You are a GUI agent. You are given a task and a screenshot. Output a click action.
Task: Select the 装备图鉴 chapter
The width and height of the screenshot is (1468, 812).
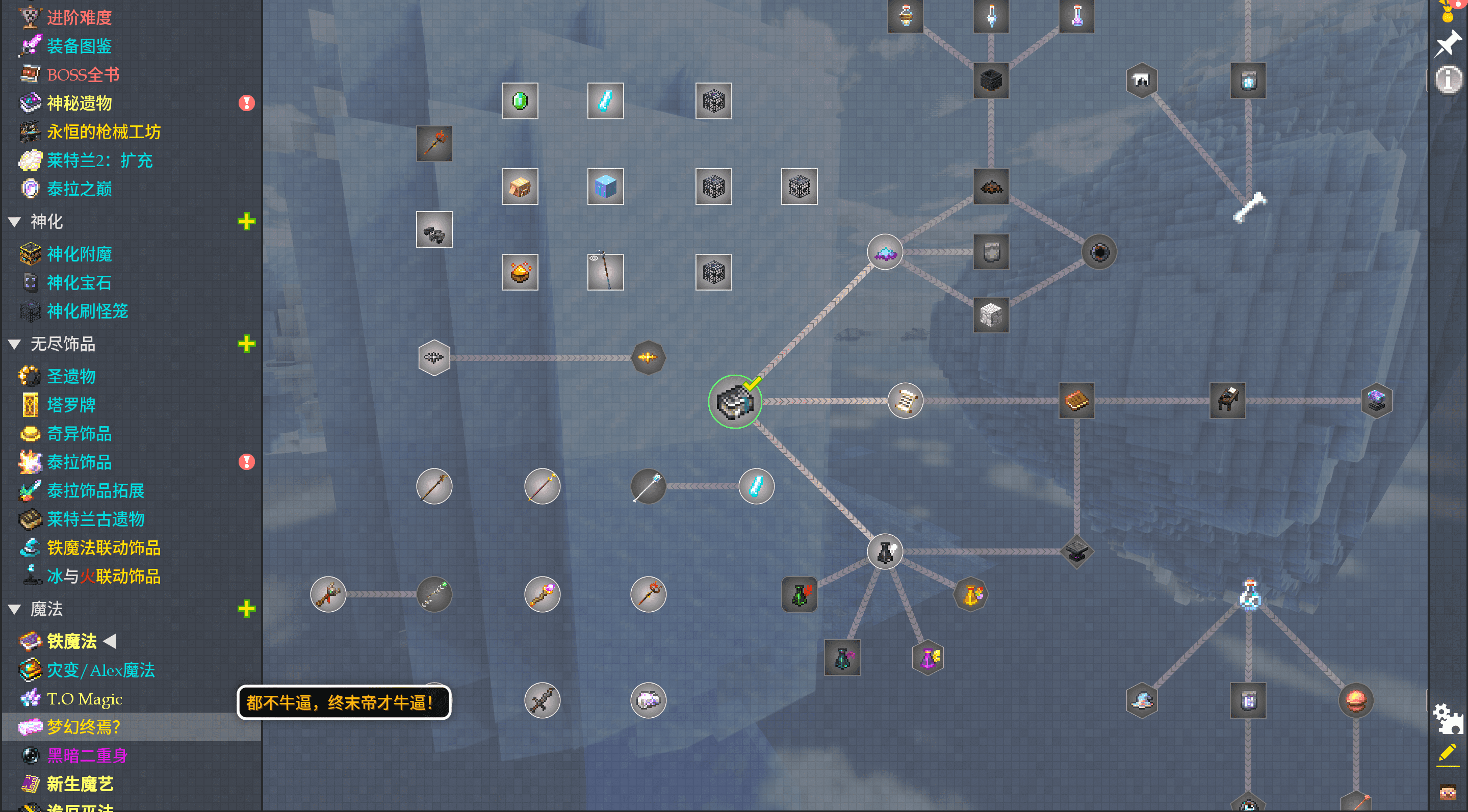point(79,46)
